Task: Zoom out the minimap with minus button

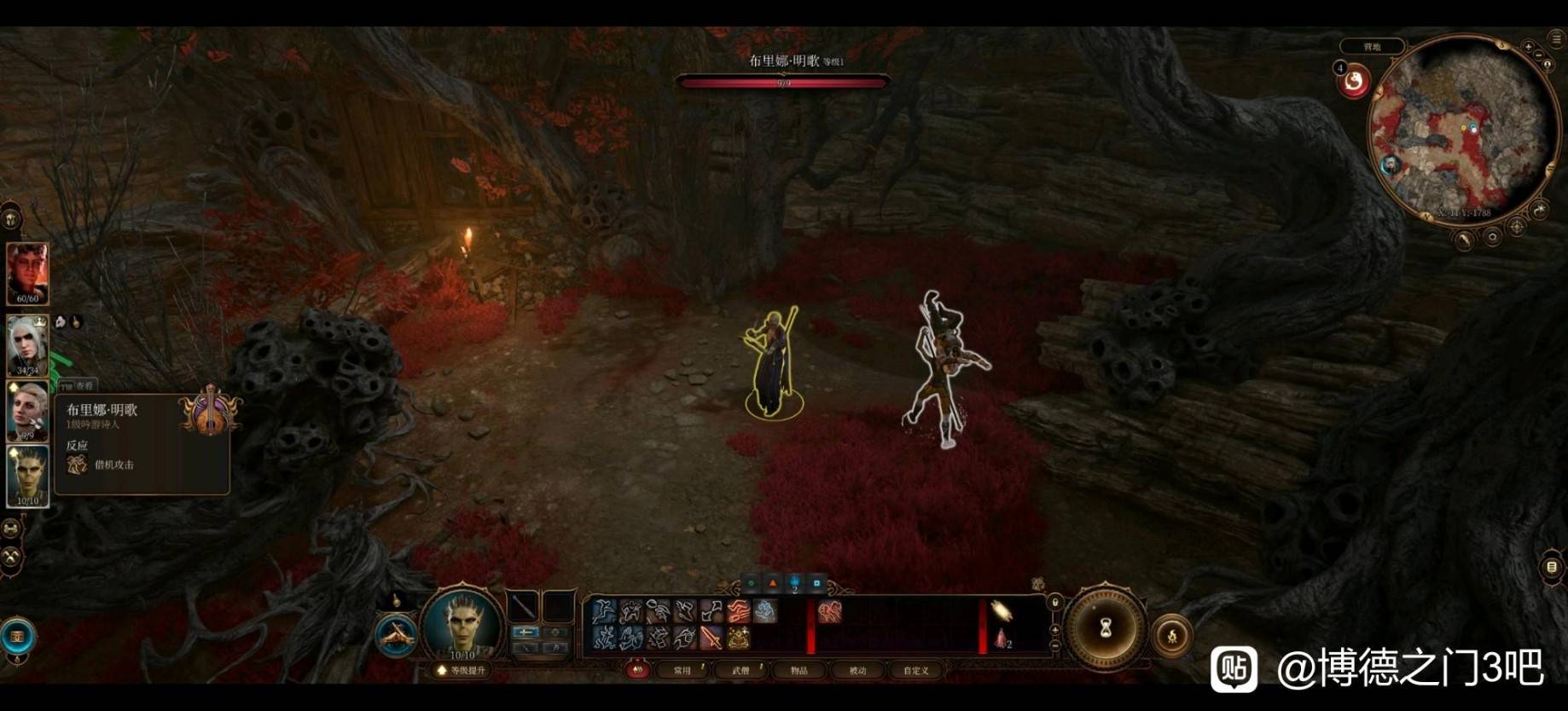Action: point(1538,55)
